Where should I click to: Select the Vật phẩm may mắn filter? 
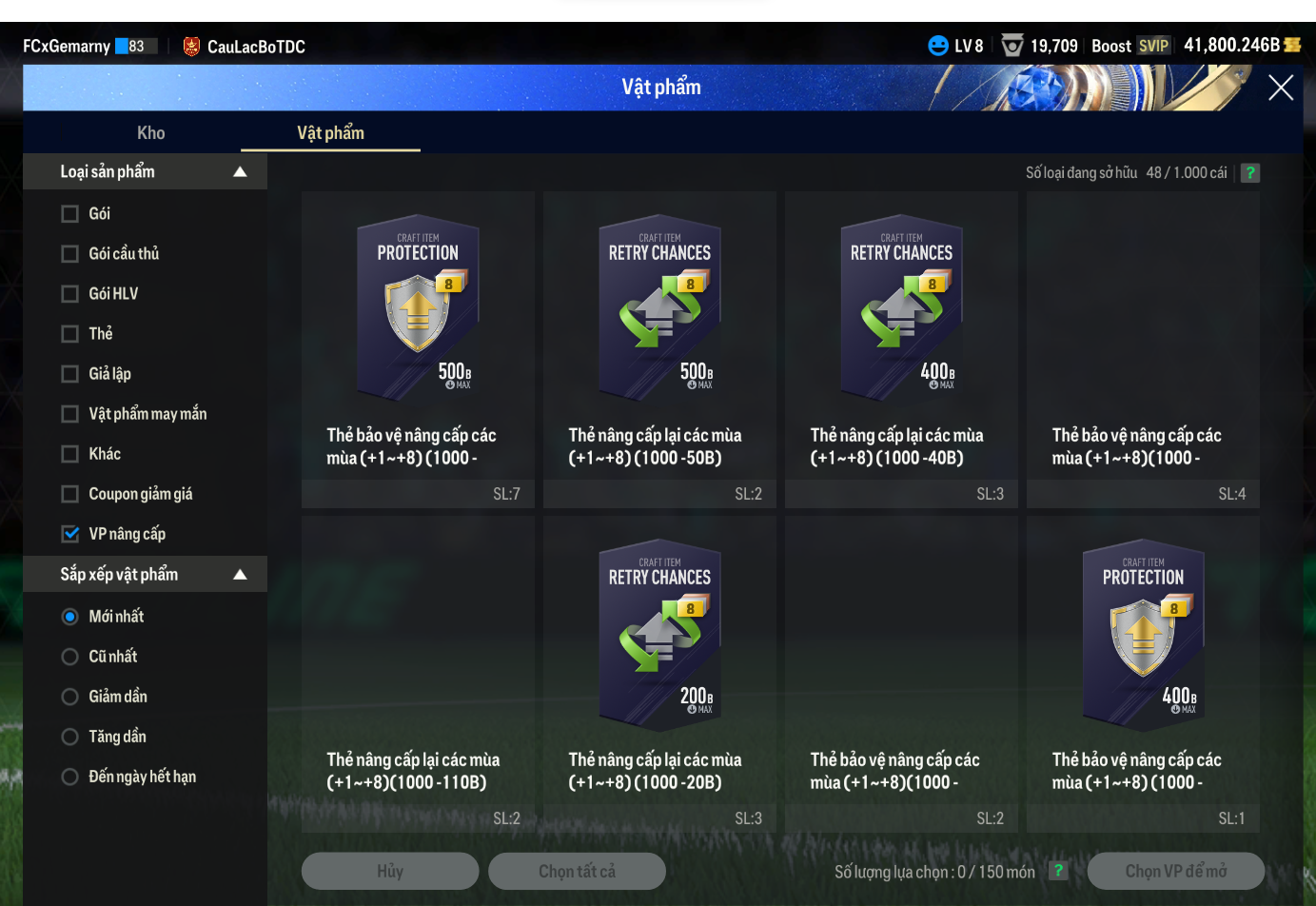[x=69, y=414]
